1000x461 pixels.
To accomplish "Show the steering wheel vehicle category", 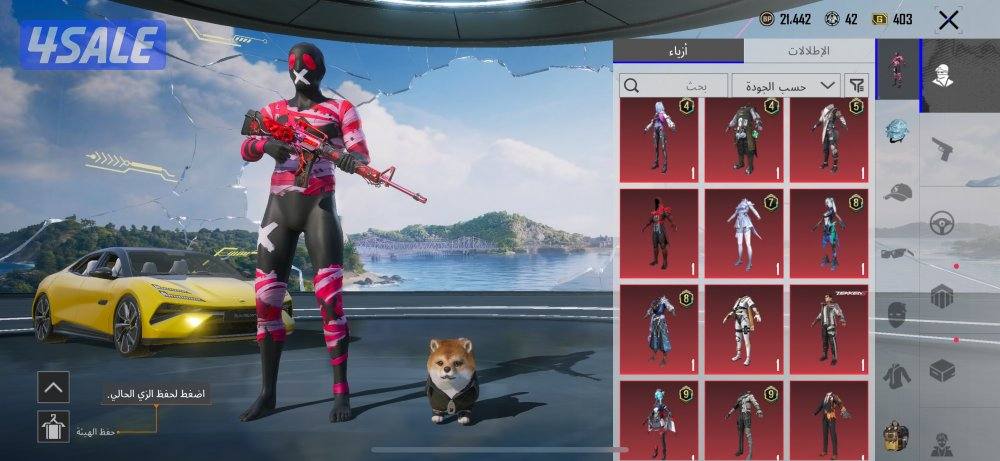I will pos(942,222).
